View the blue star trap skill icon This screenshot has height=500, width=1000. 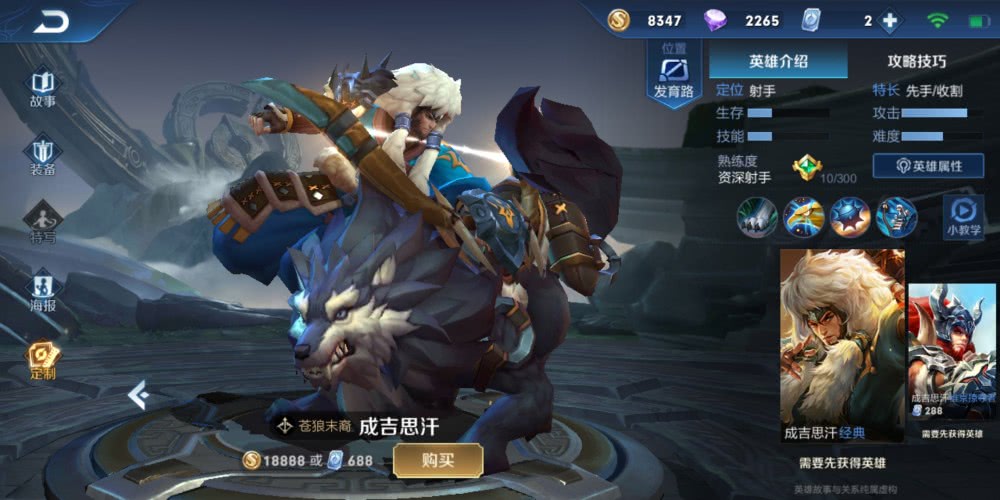click(850, 217)
